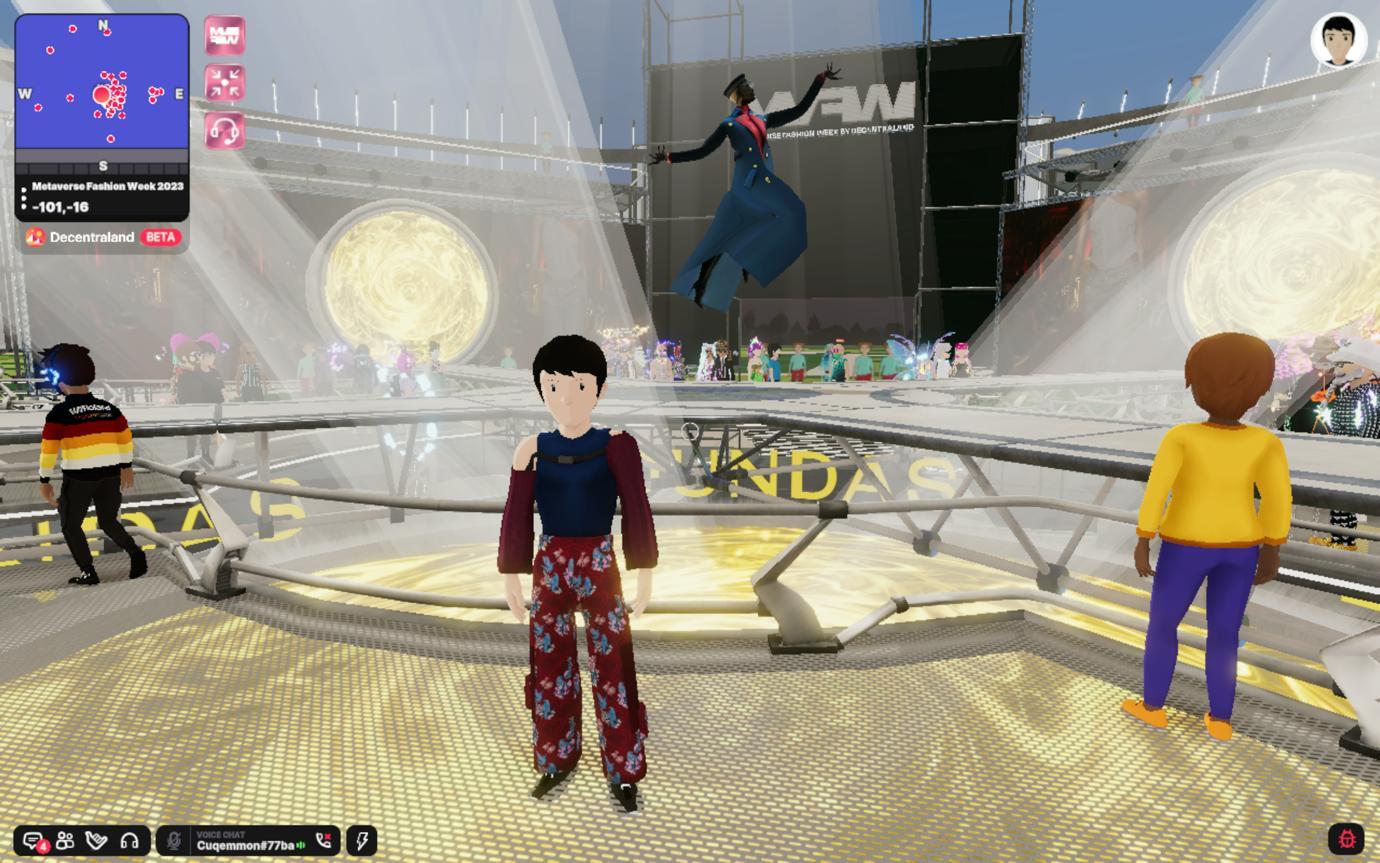Click the red bug report button
This screenshot has height=863, width=1380.
coord(1347,839)
